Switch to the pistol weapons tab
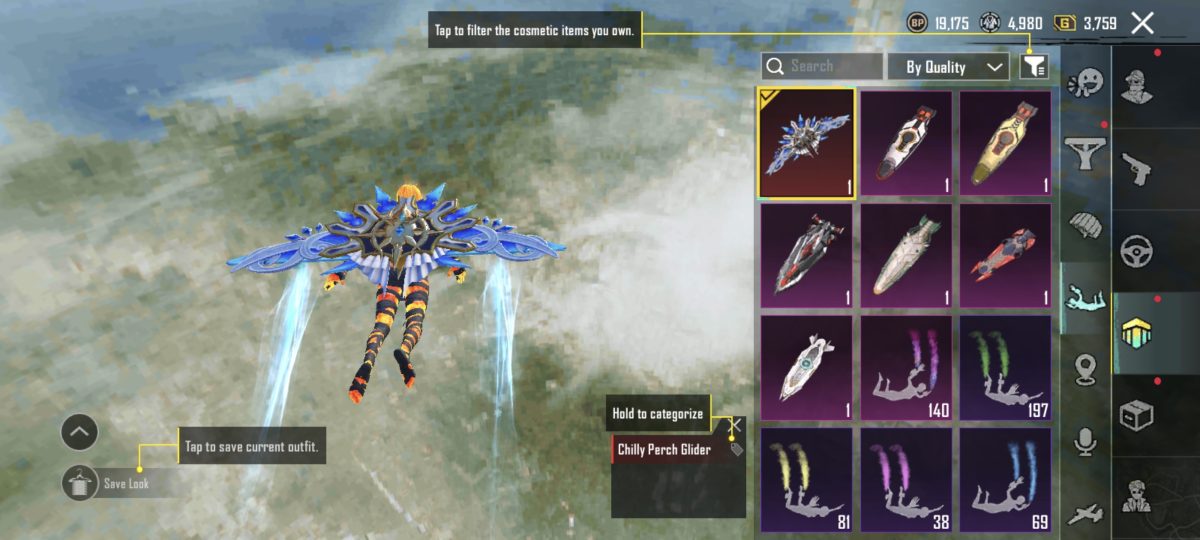Viewport: 1200px width, 540px height. coord(1137,165)
